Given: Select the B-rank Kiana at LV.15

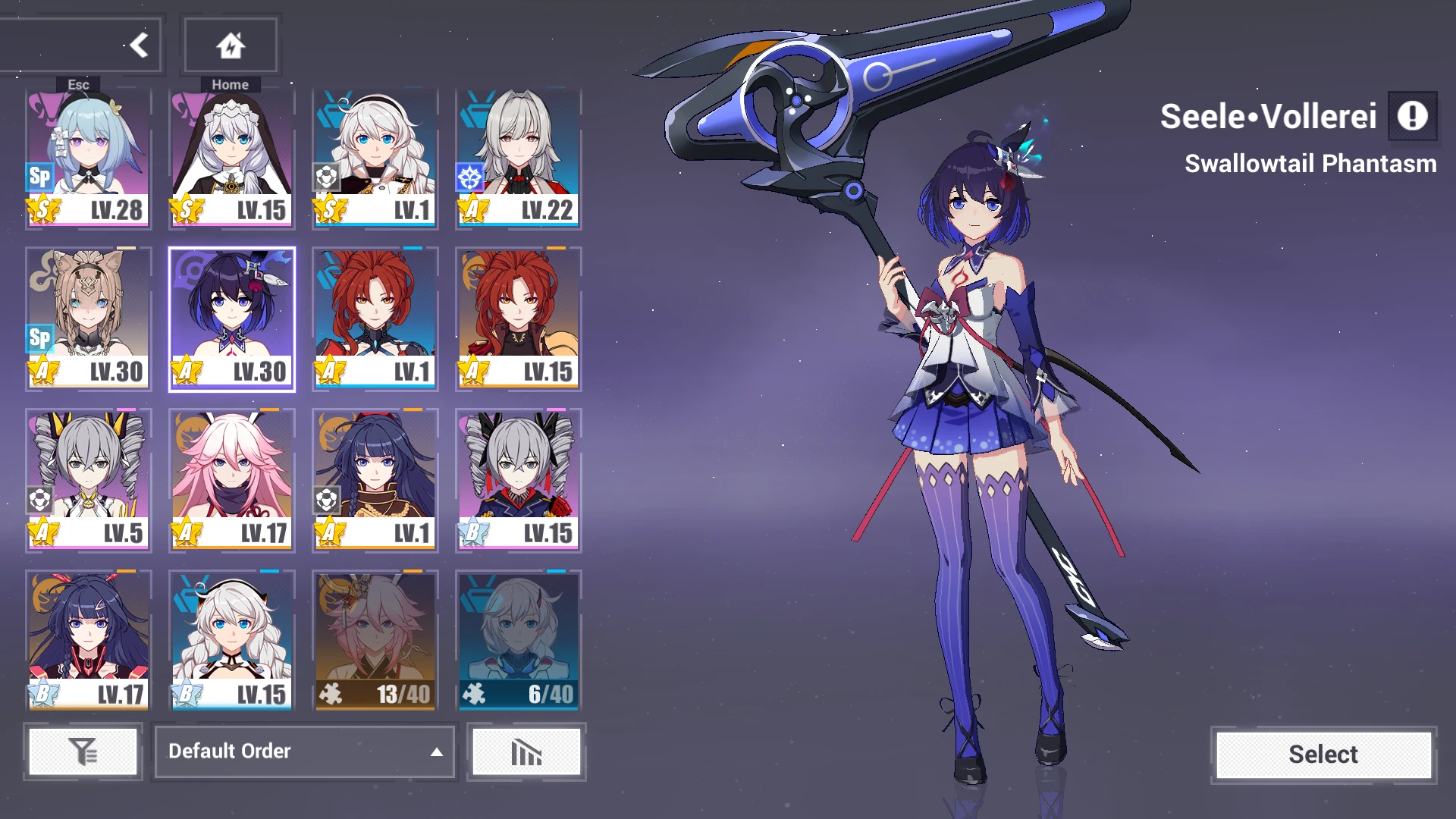Looking at the screenshot, I should 231,641.
